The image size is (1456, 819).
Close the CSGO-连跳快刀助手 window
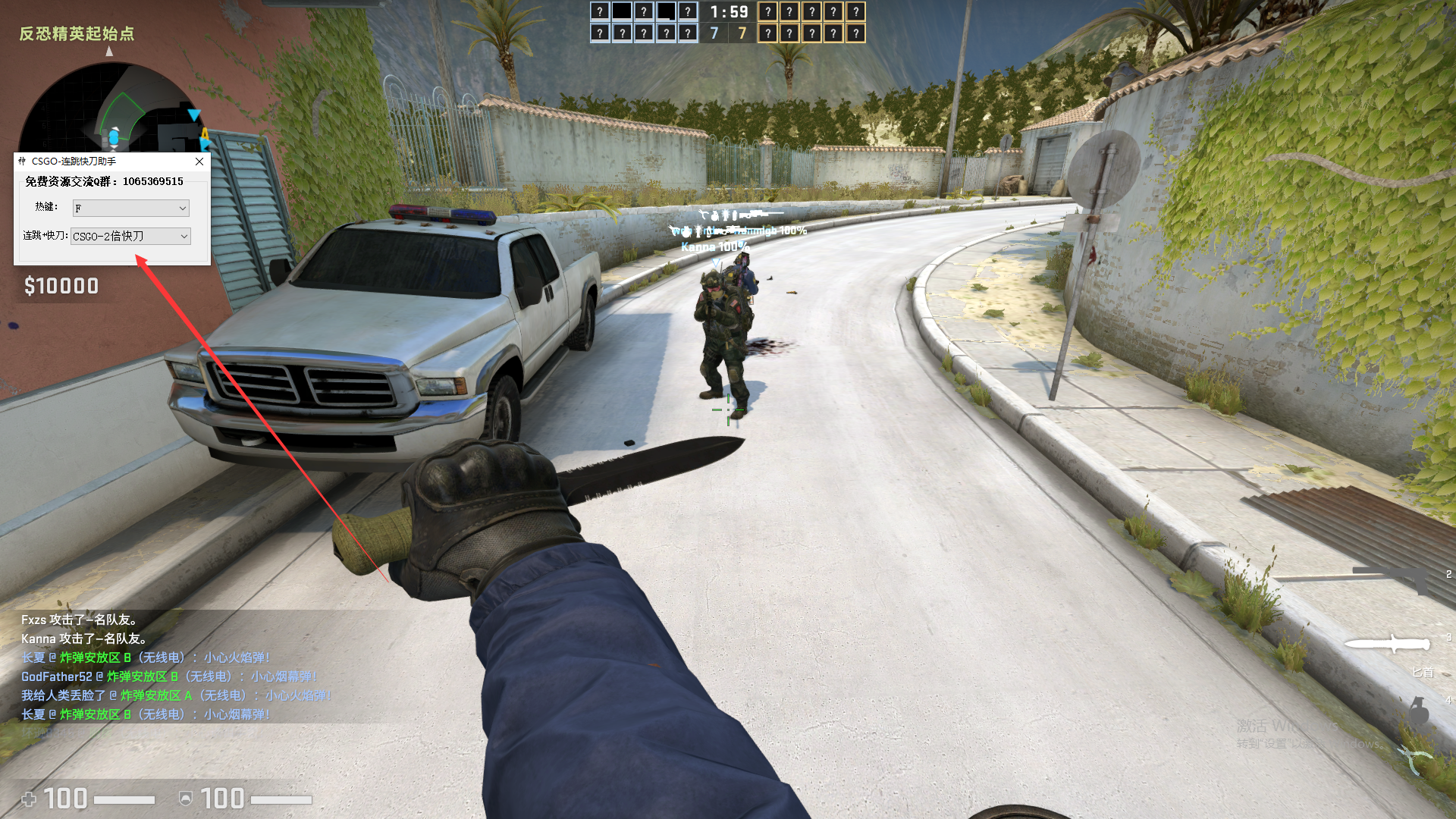[199, 162]
